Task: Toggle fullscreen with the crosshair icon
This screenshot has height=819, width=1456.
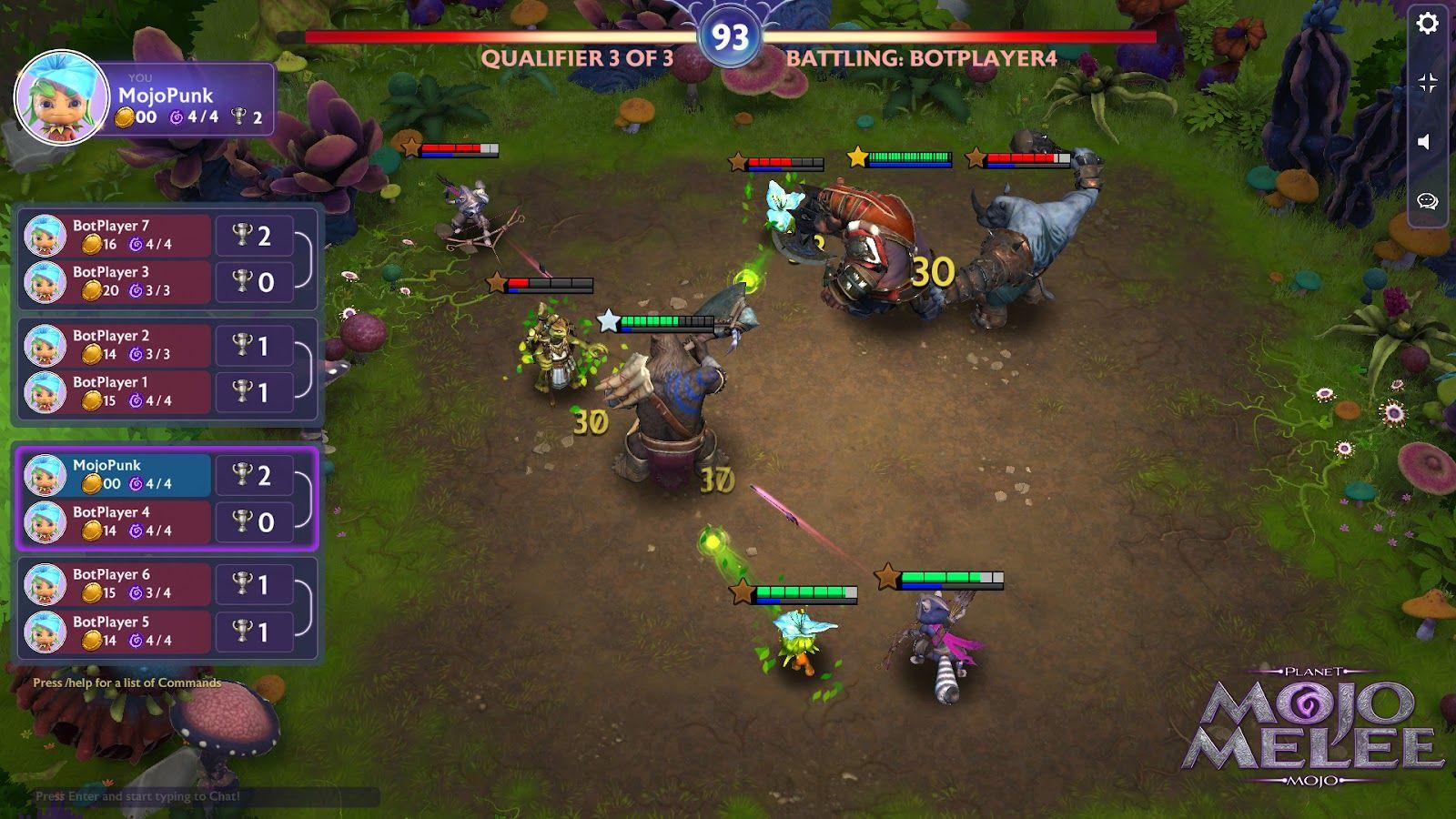Action: (1426, 82)
